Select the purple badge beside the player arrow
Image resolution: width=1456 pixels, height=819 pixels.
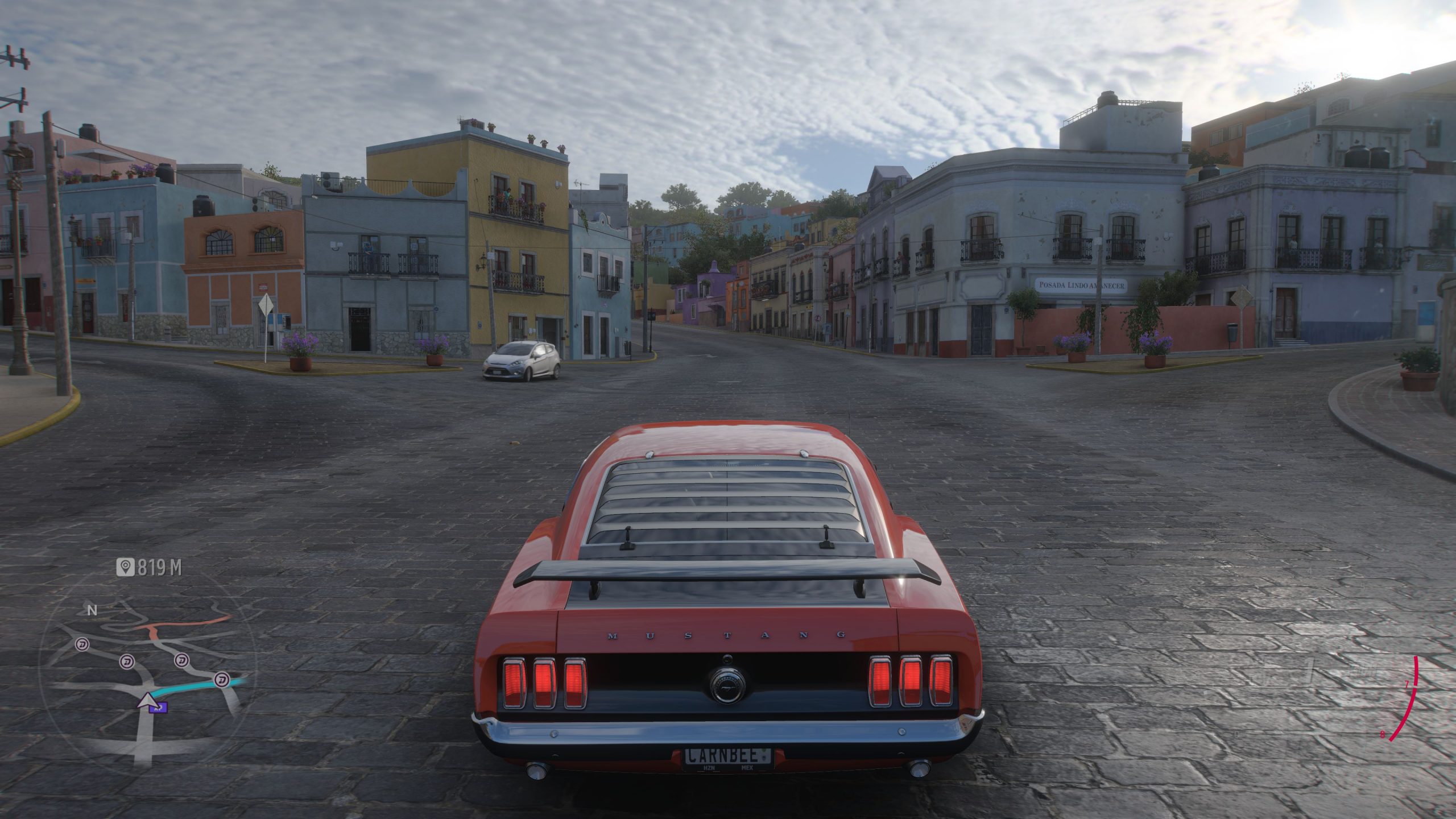click(x=159, y=708)
